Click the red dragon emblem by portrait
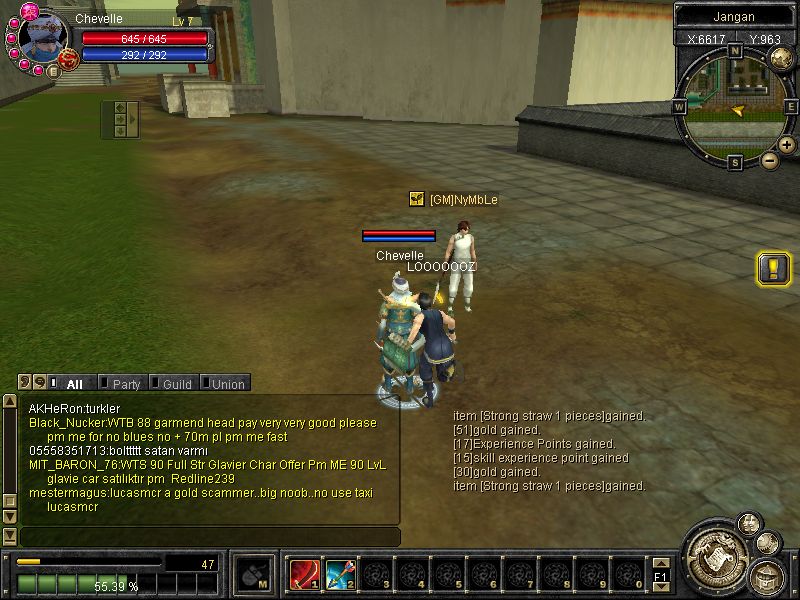Image resolution: width=800 pixels, height=600 pixels. pos(69,60)
